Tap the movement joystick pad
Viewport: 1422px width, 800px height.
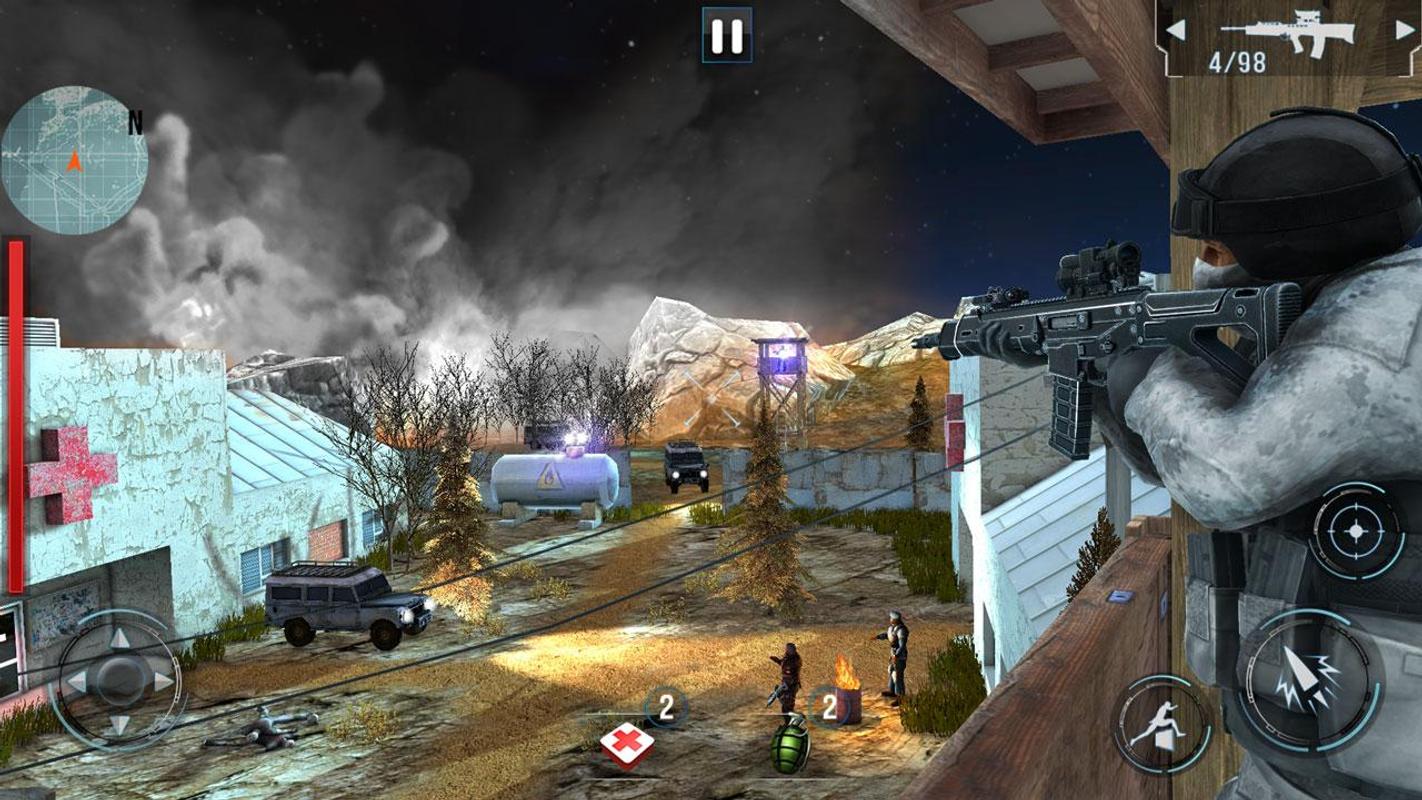[119, 680]
